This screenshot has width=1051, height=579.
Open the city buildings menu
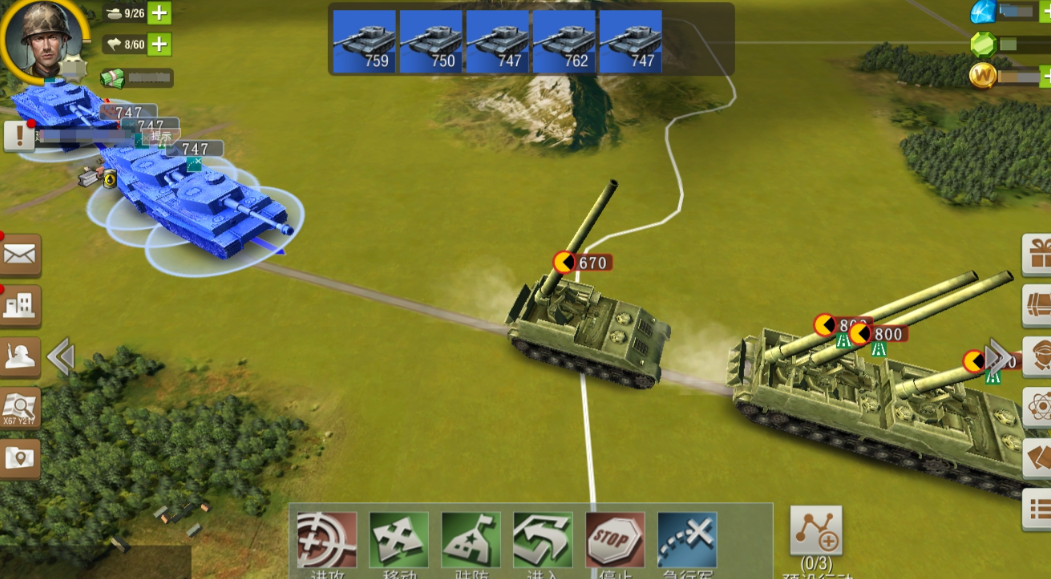pyautogui.click(x=19, y=305)
